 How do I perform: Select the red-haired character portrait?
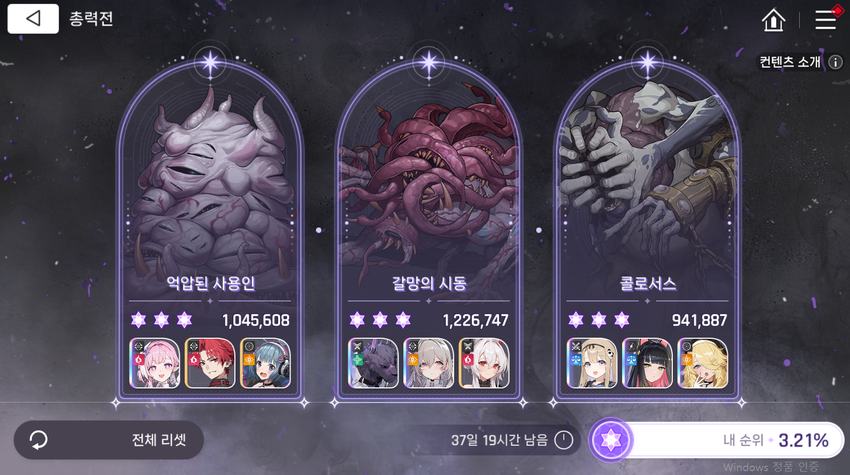tap(211, 363)
